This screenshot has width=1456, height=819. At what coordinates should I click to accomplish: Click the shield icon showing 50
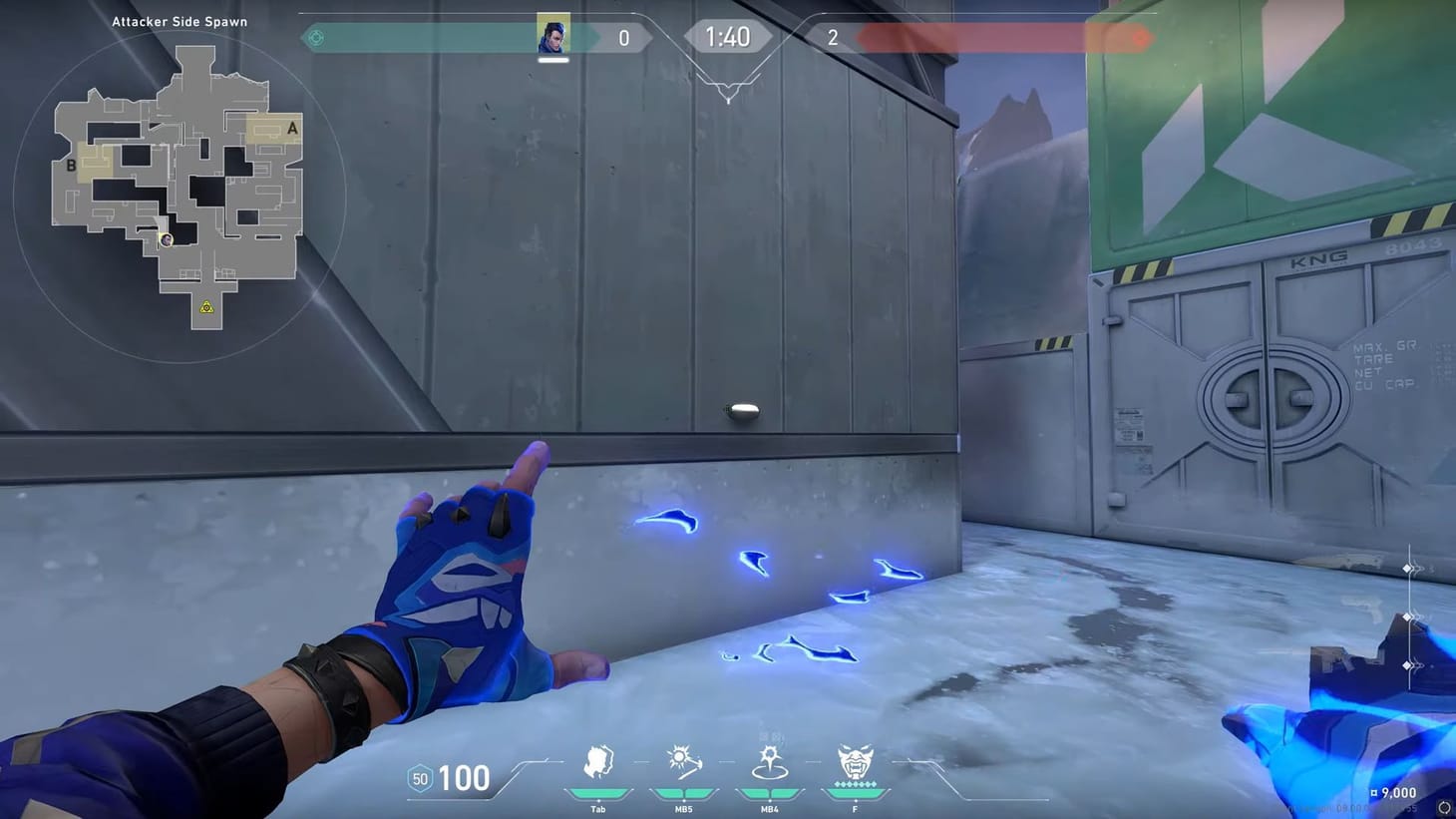(x=420, y=778)
